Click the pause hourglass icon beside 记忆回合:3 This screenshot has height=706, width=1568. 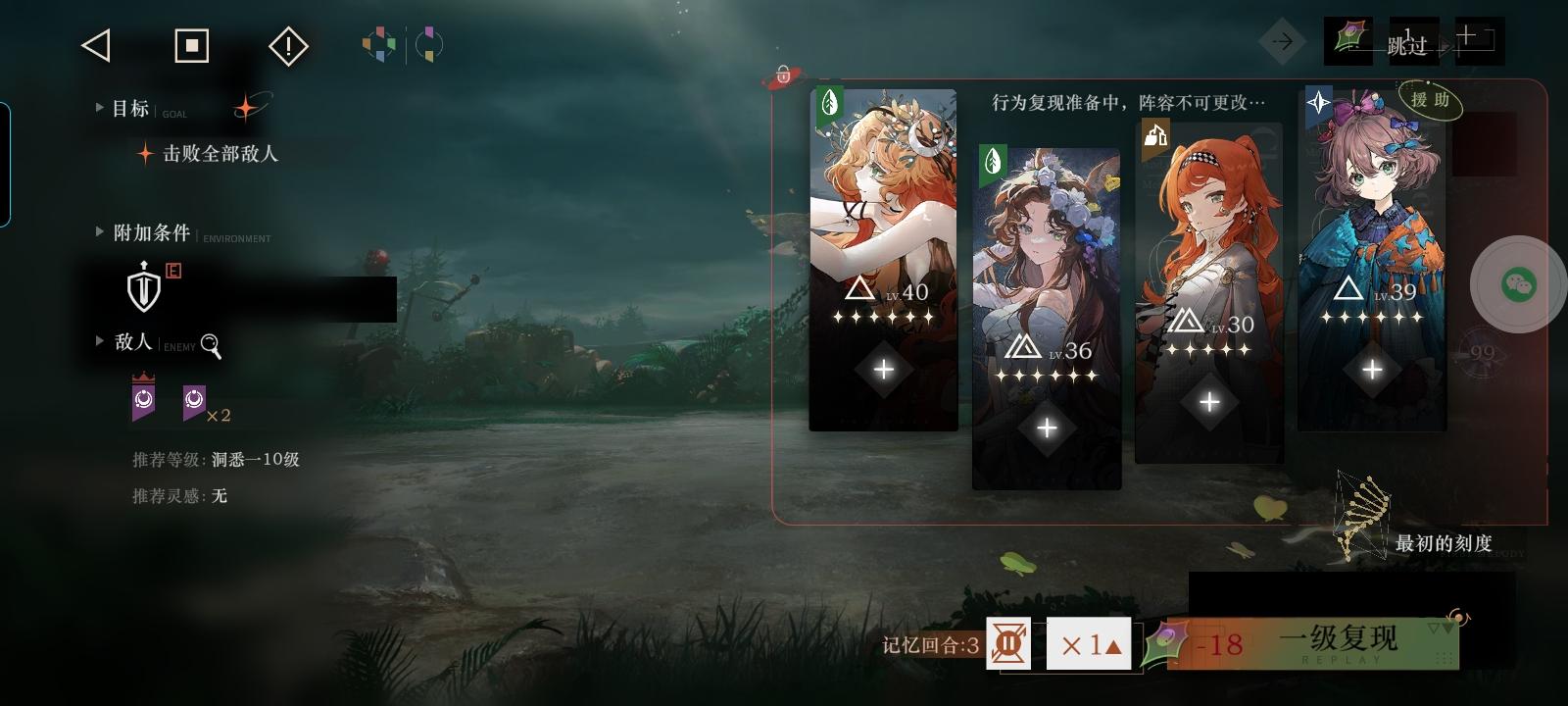click(x=1009, y=644)
